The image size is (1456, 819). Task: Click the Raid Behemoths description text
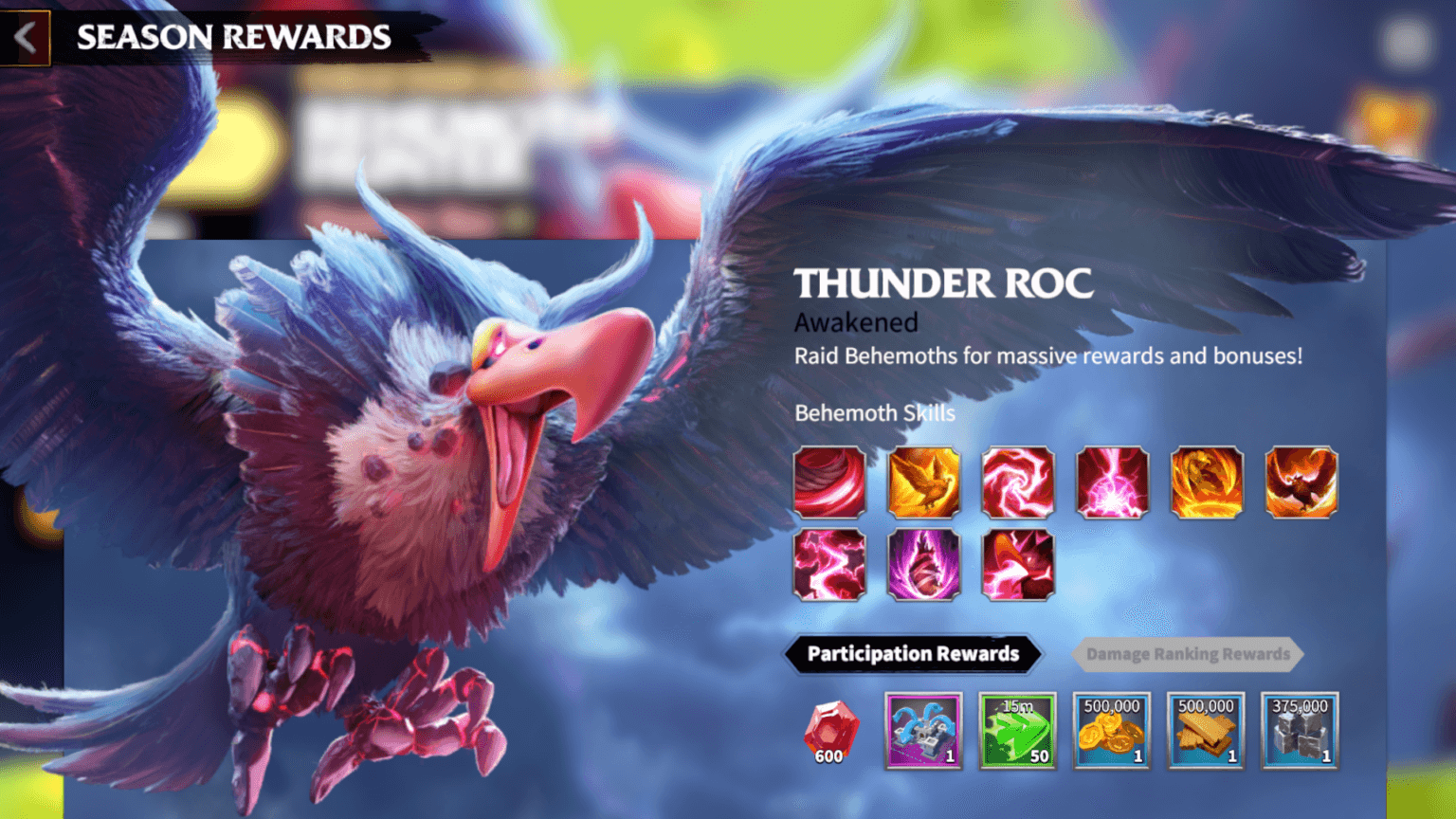1048,356
